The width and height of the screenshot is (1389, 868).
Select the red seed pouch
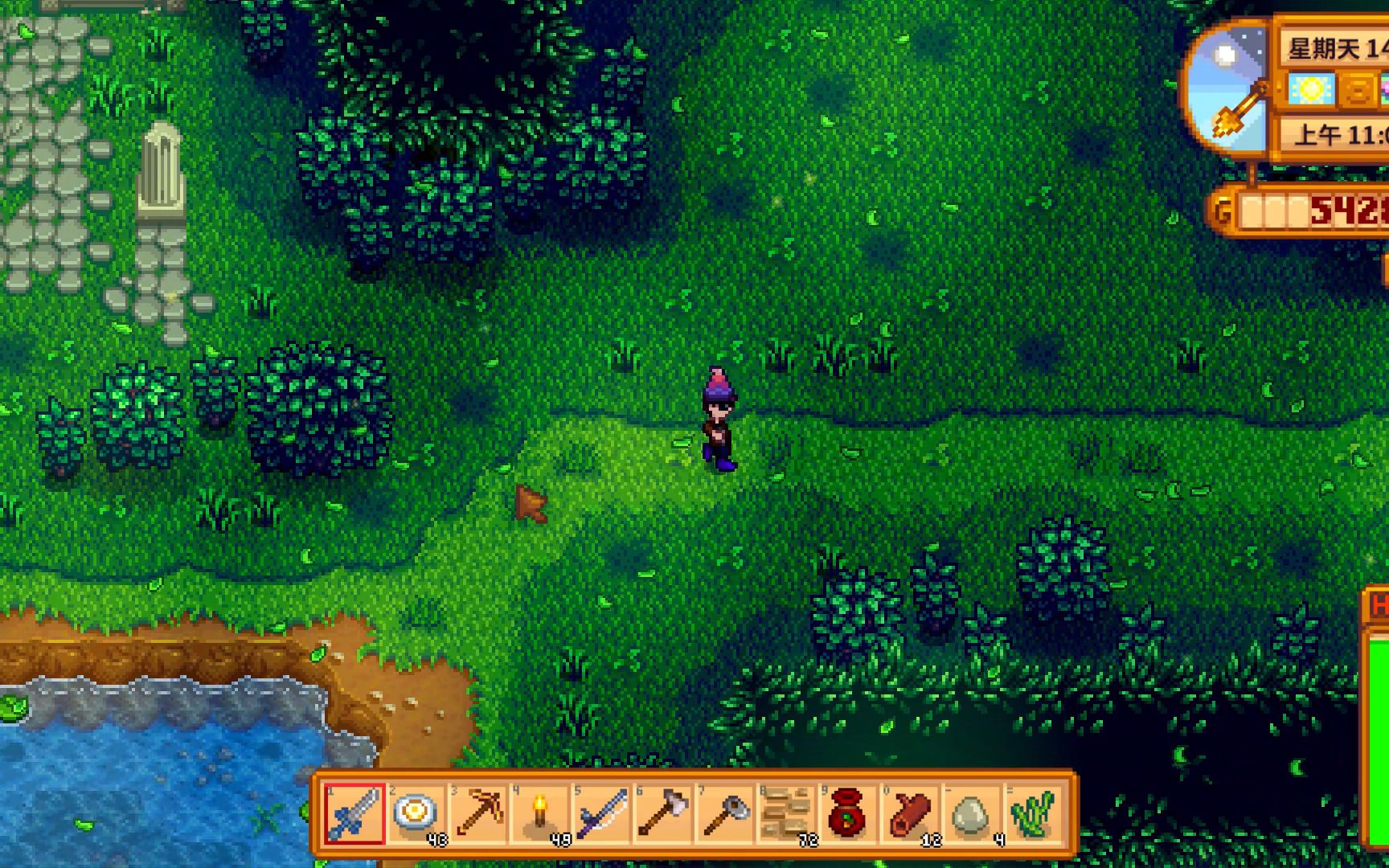pos(847,813)
